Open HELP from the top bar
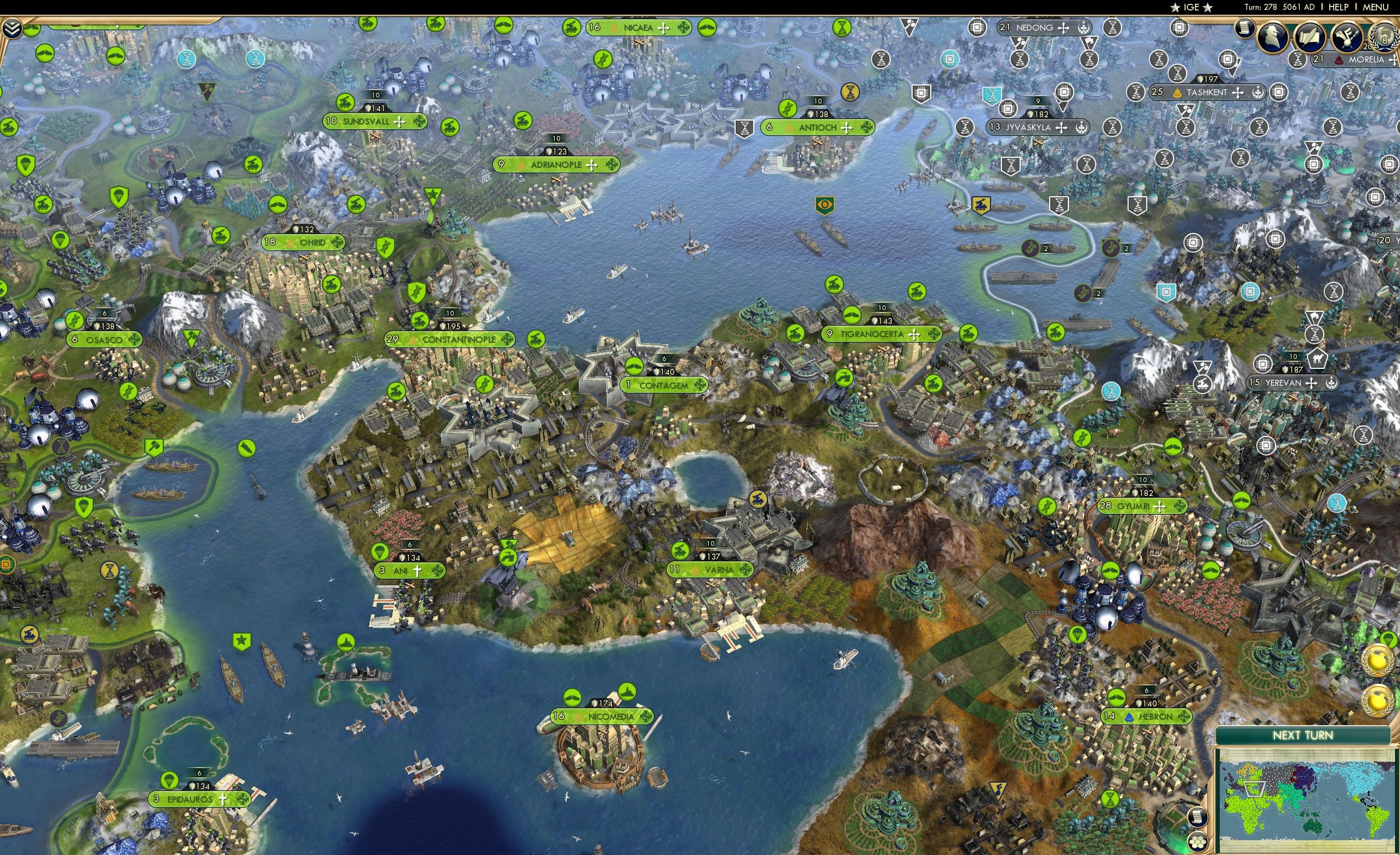 [1338, 7]
